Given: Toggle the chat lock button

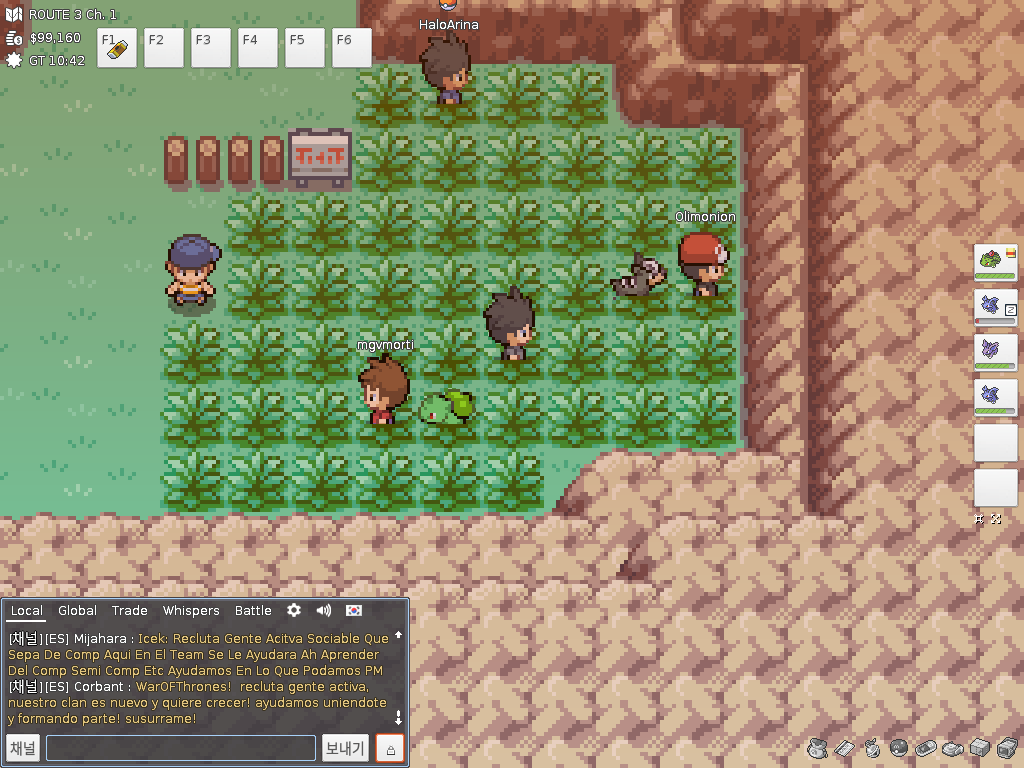Looking at the screenshot, I should click(x=391, y=748).
